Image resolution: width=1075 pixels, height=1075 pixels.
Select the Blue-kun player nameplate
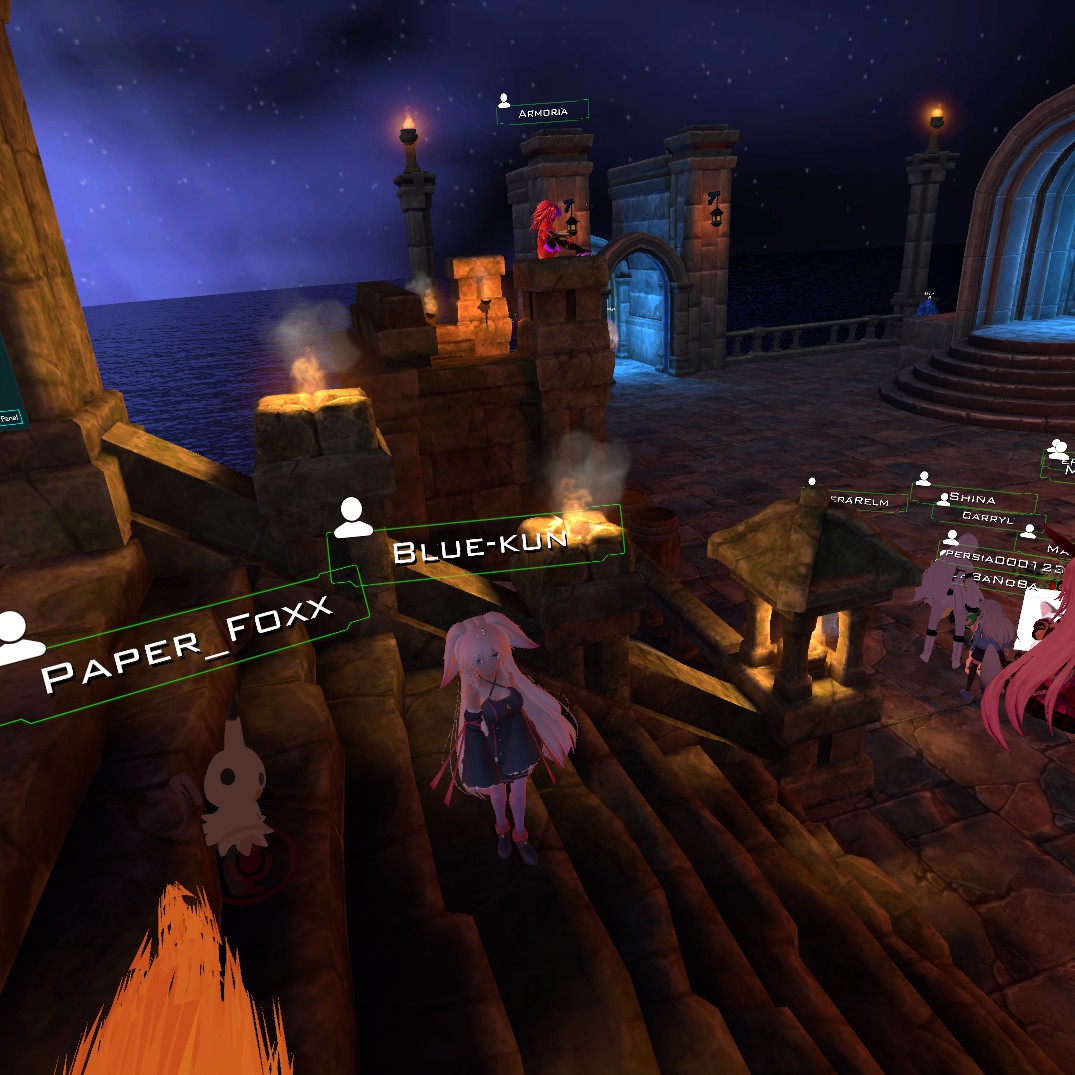coord(478,547)
